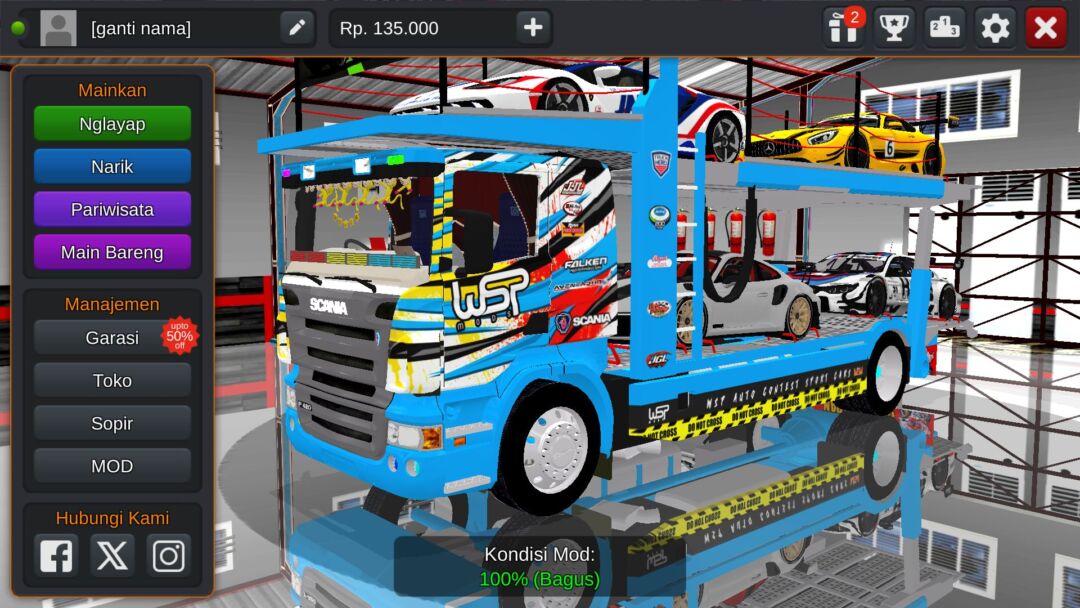1080x608 pixels.
Task: Open the X social link
Action: click(x=112, y=555)
